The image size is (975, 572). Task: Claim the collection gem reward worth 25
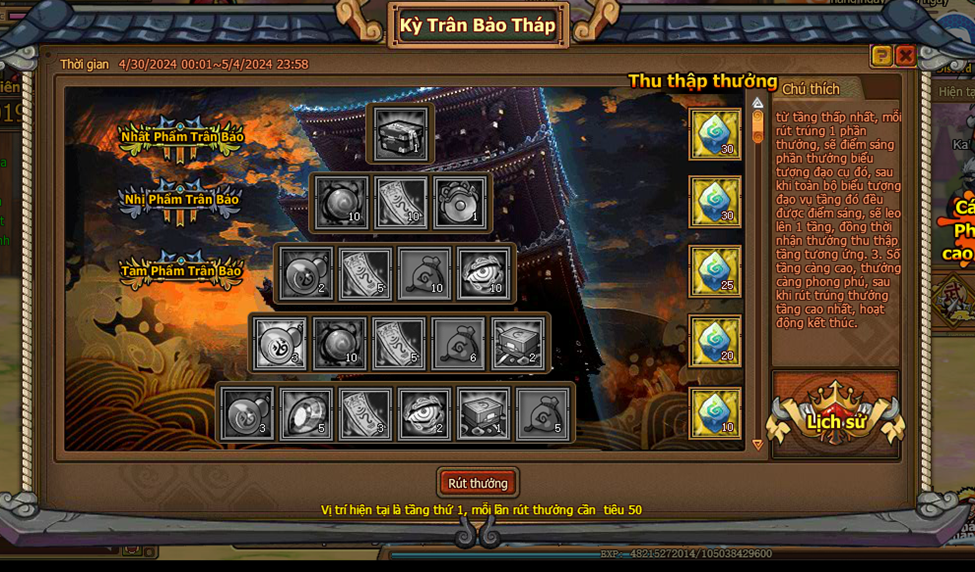(715, 272)
